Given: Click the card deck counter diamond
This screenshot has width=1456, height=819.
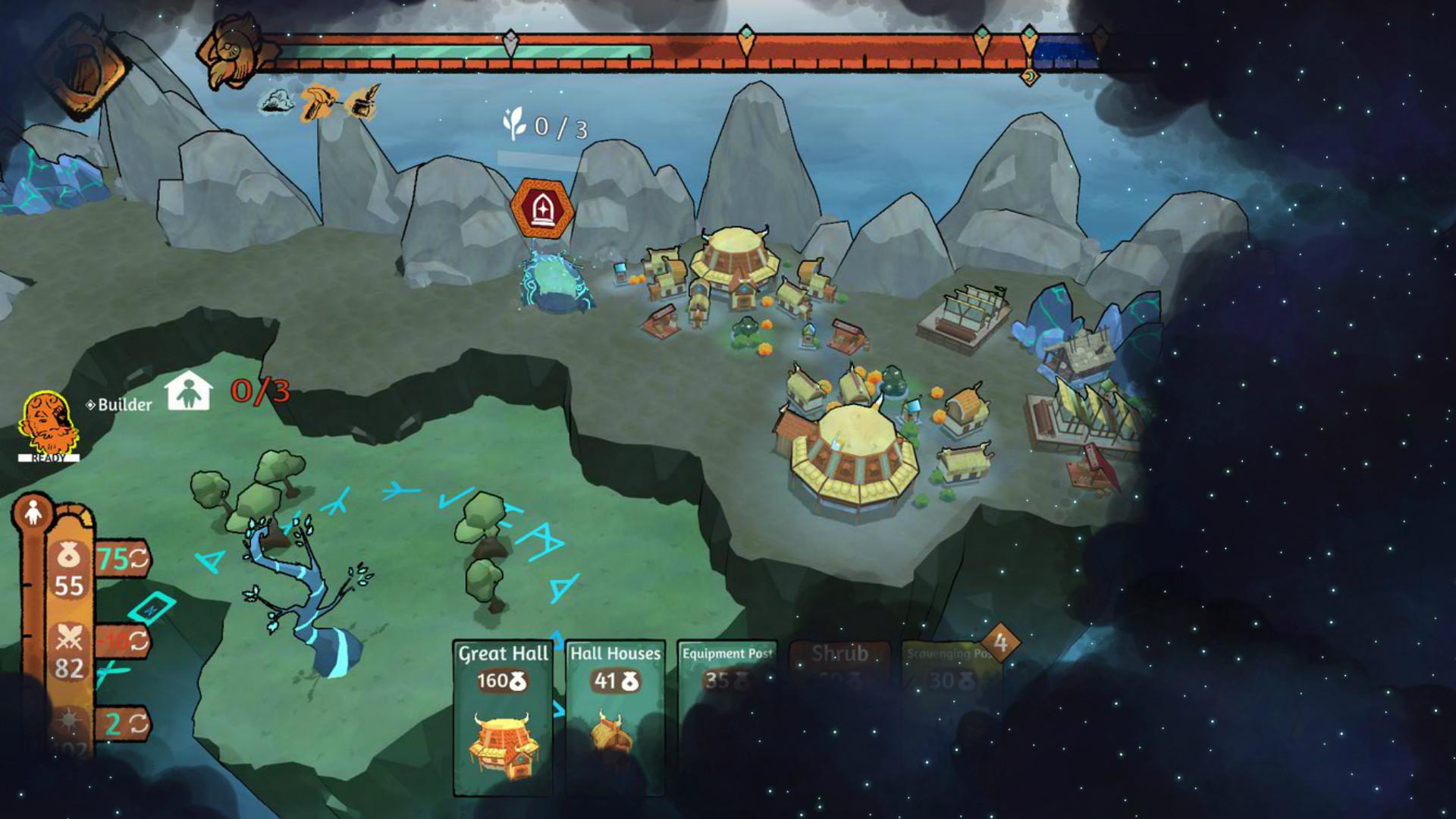Looking at the screenshot, I should pos(1000,643).
